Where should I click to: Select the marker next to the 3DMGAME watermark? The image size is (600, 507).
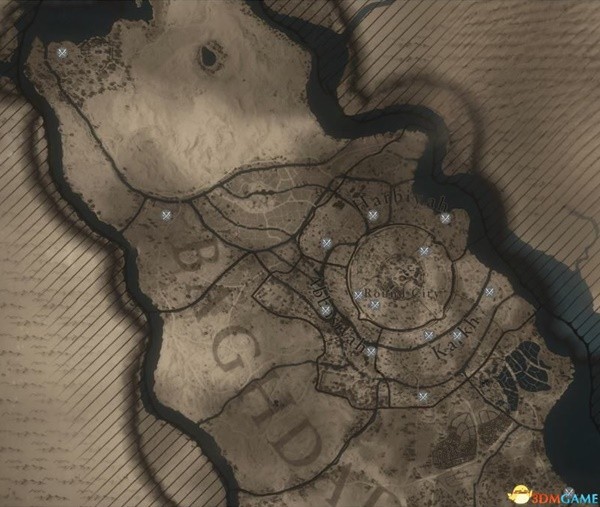(x=568, y=492)
